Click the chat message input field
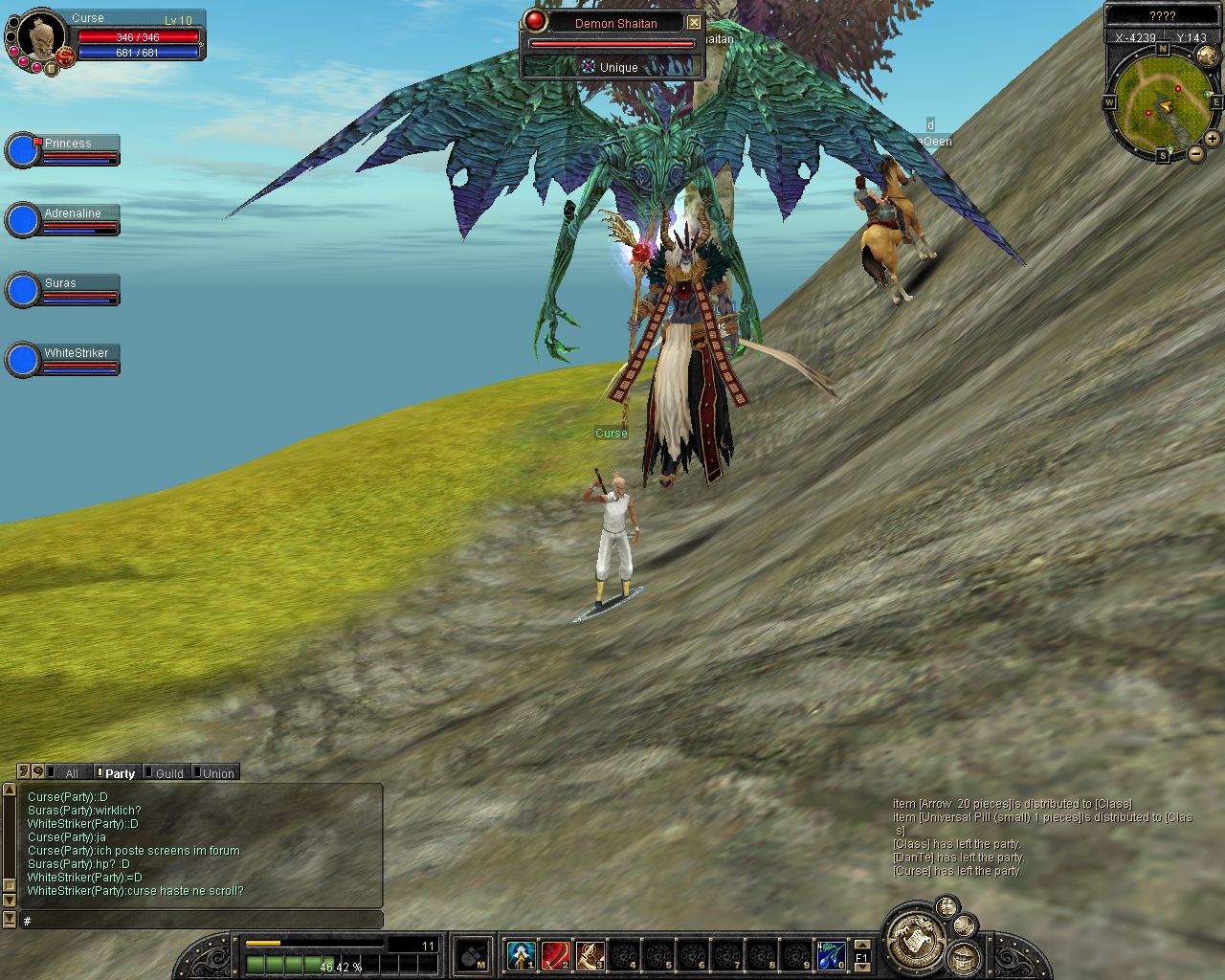The height and width of the screenshot is (980, 1225). pos(201,921)
